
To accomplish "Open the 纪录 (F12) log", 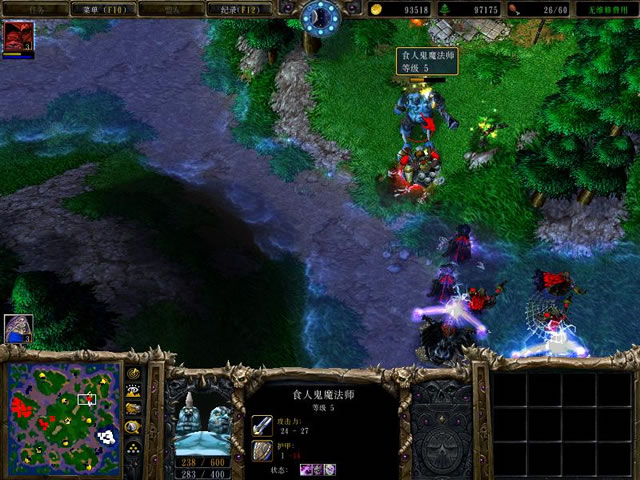I will point(239,9).
